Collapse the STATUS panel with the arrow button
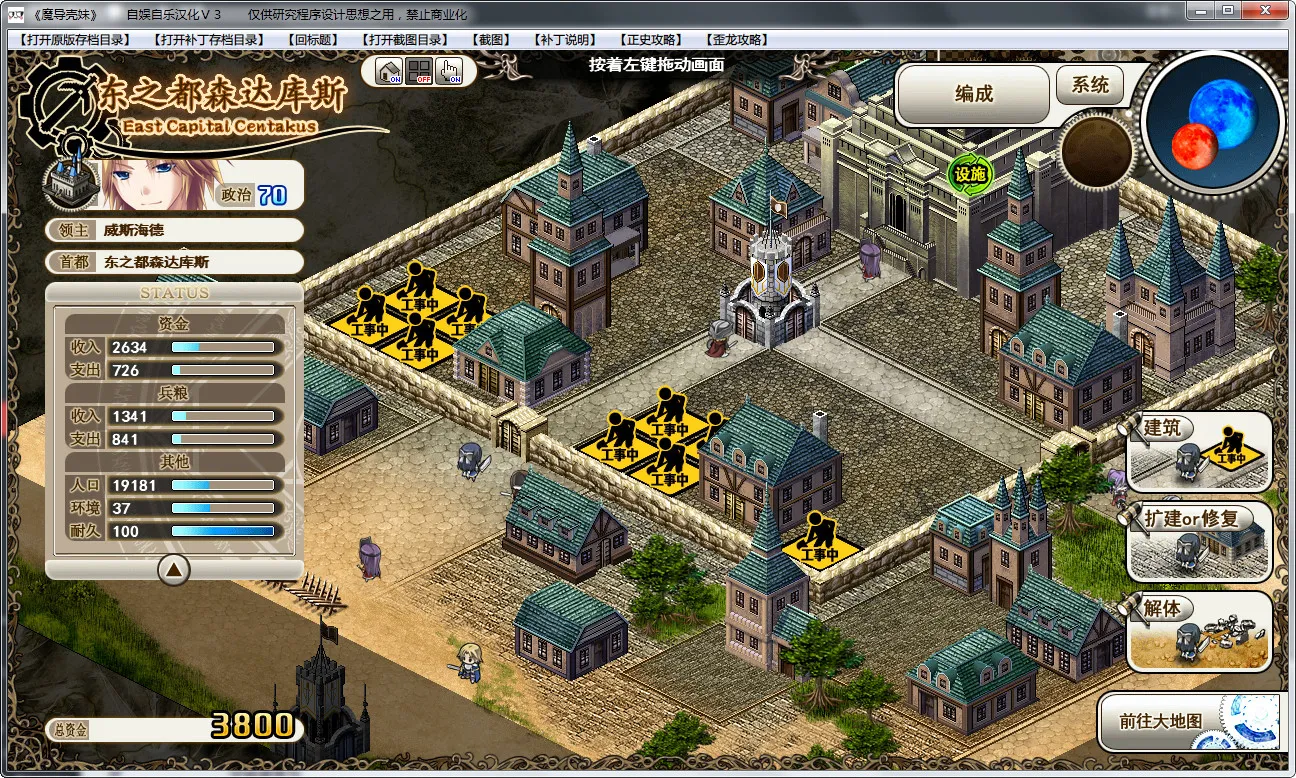Viewport: 1296px width, 778px height. click(174, 570)
